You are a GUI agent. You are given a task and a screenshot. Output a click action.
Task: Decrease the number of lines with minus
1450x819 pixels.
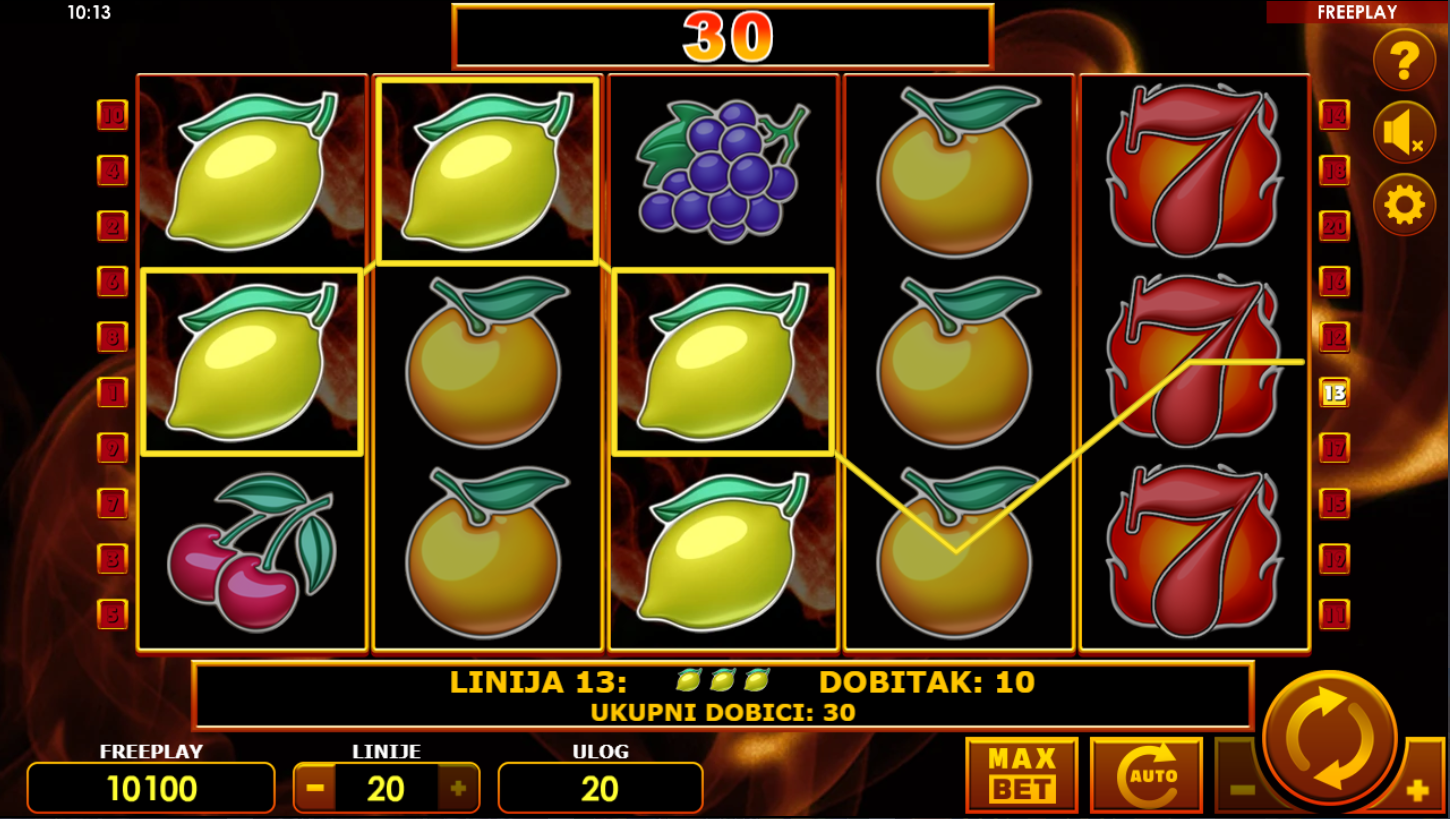[x=315, y=789]
